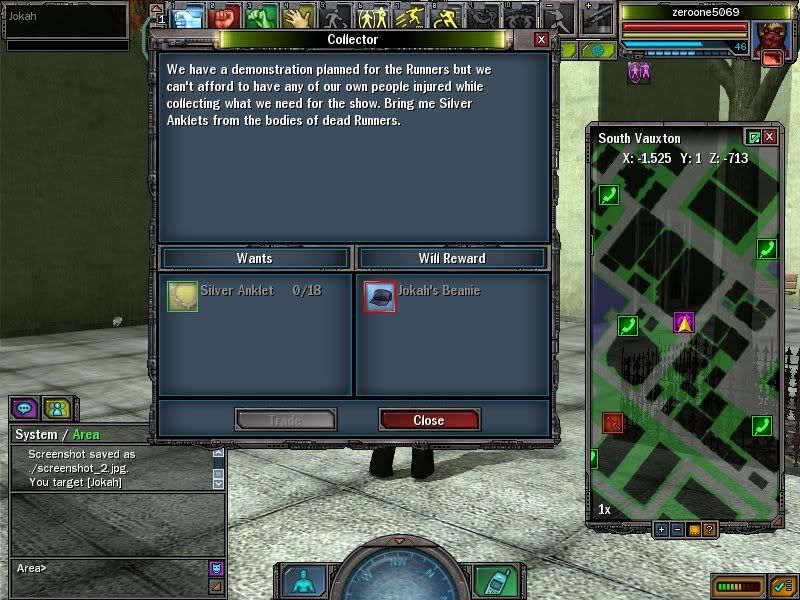The width and height of the screenshot is (800, 600).
Task: Click the red star marker on the map
Action: (613, 423)
